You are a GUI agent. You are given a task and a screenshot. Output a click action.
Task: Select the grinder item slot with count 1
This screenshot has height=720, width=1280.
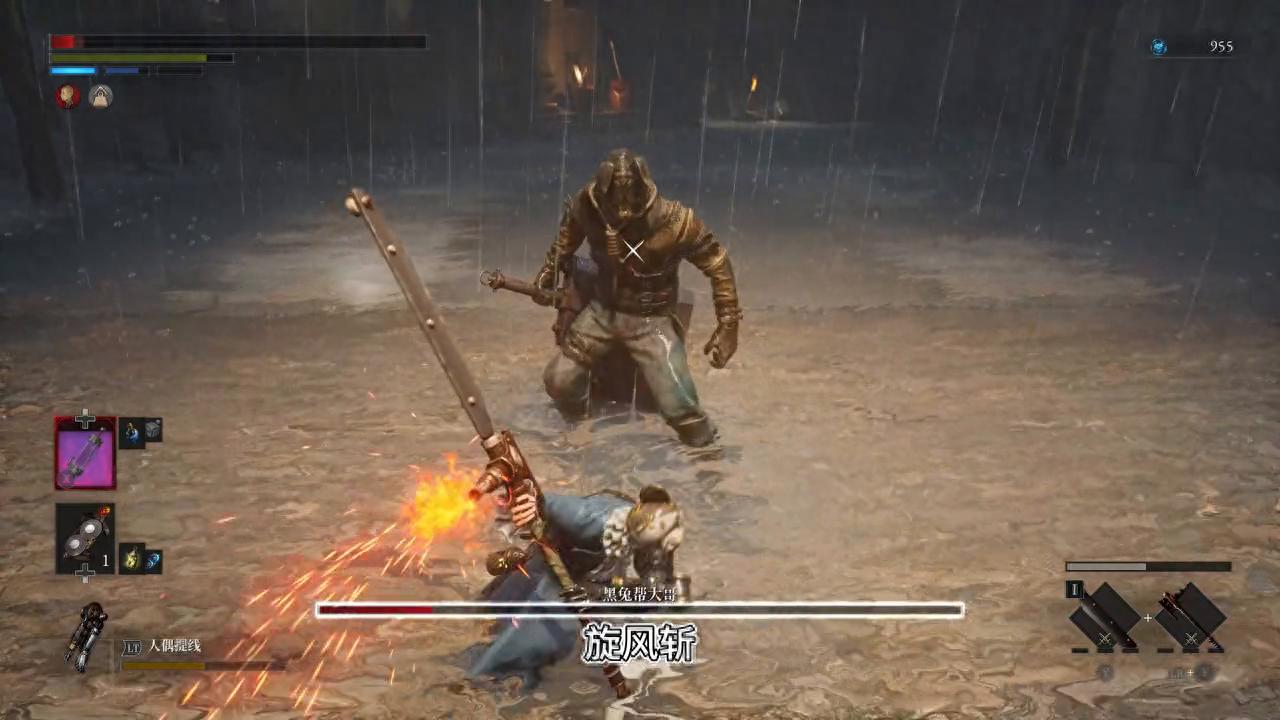[85, 539]
